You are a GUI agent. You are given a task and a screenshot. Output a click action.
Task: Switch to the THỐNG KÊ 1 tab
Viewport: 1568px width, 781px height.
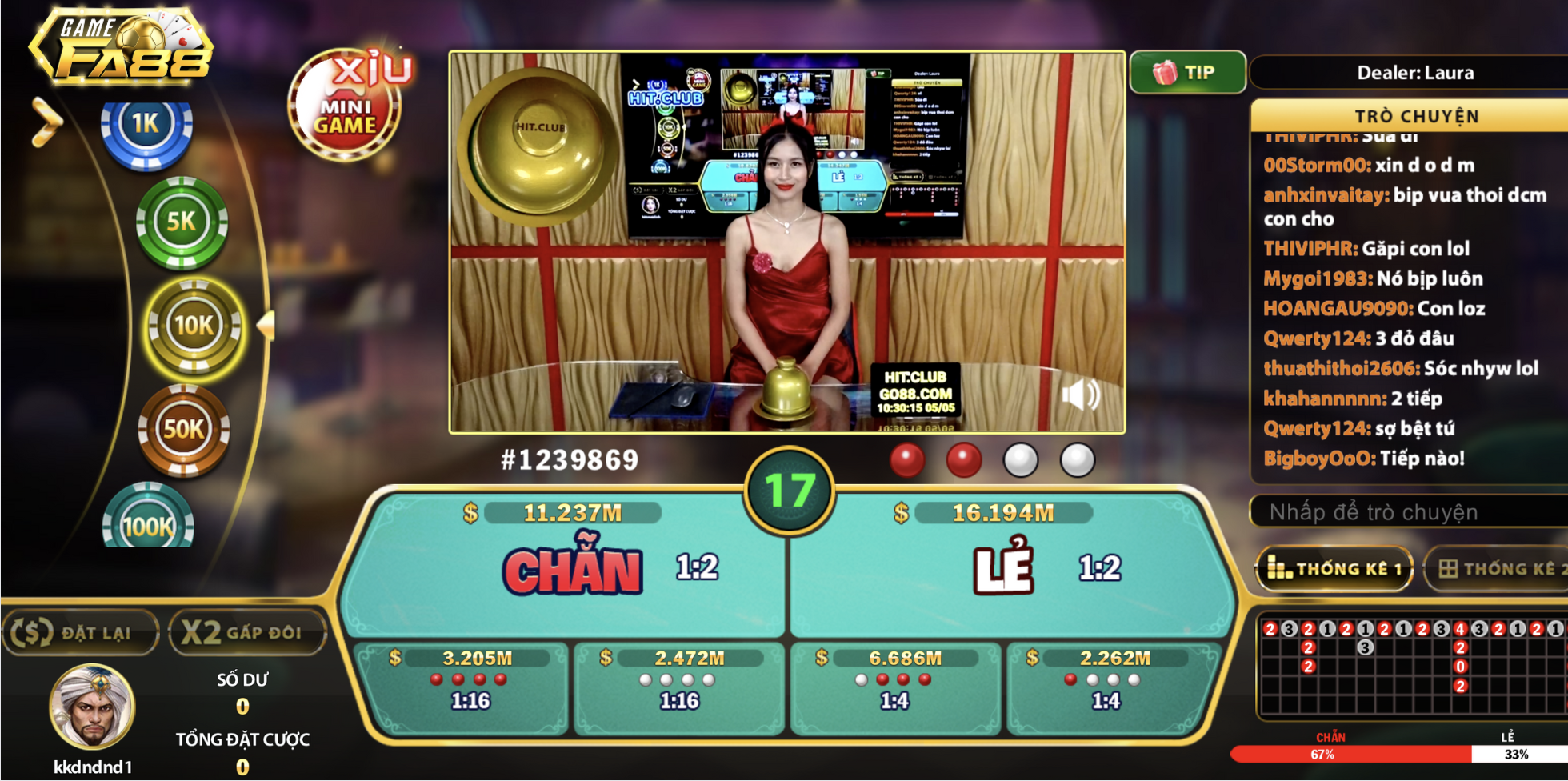click(1333, 569)
